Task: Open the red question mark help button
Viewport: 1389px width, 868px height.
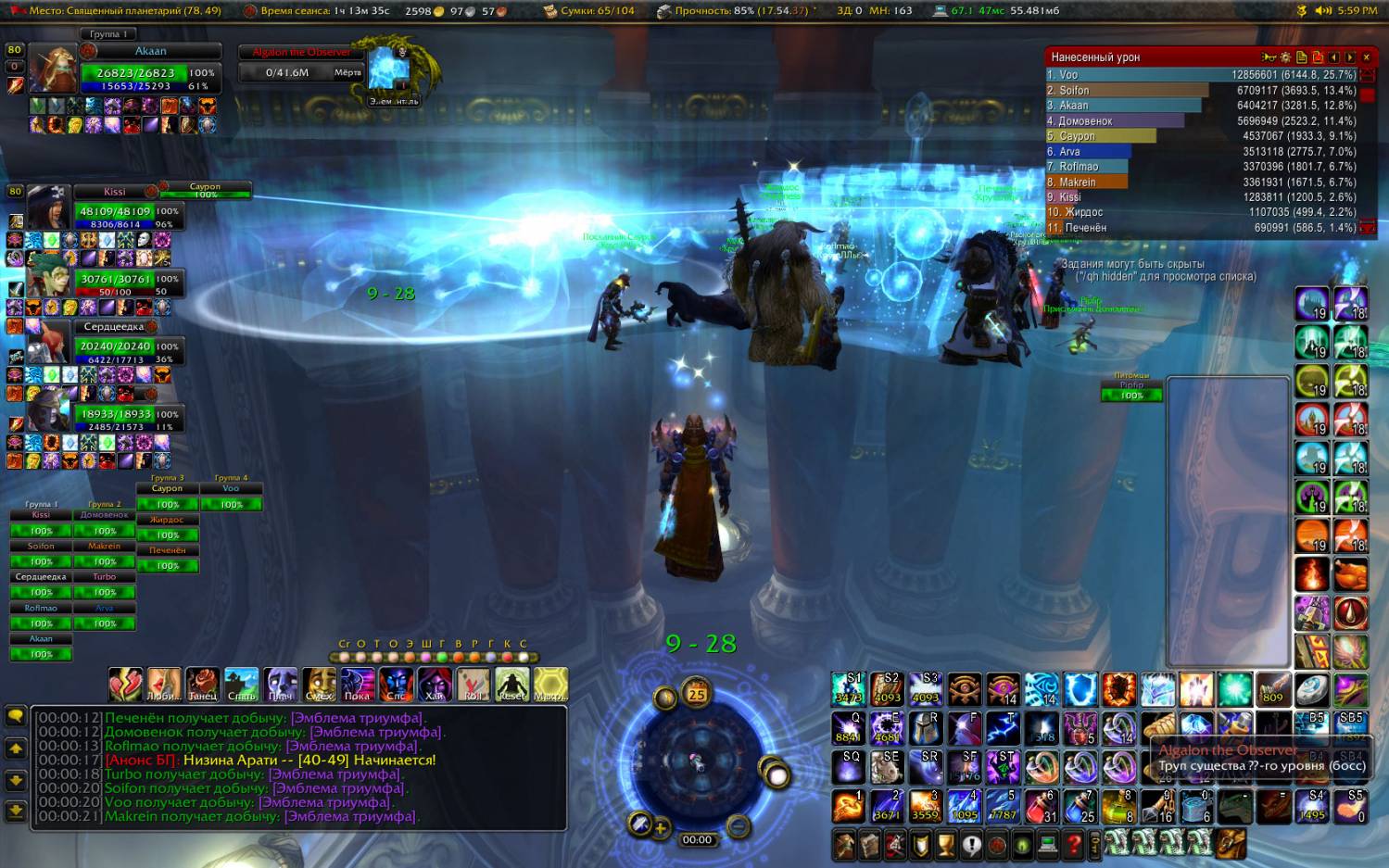Action: 1074,845
